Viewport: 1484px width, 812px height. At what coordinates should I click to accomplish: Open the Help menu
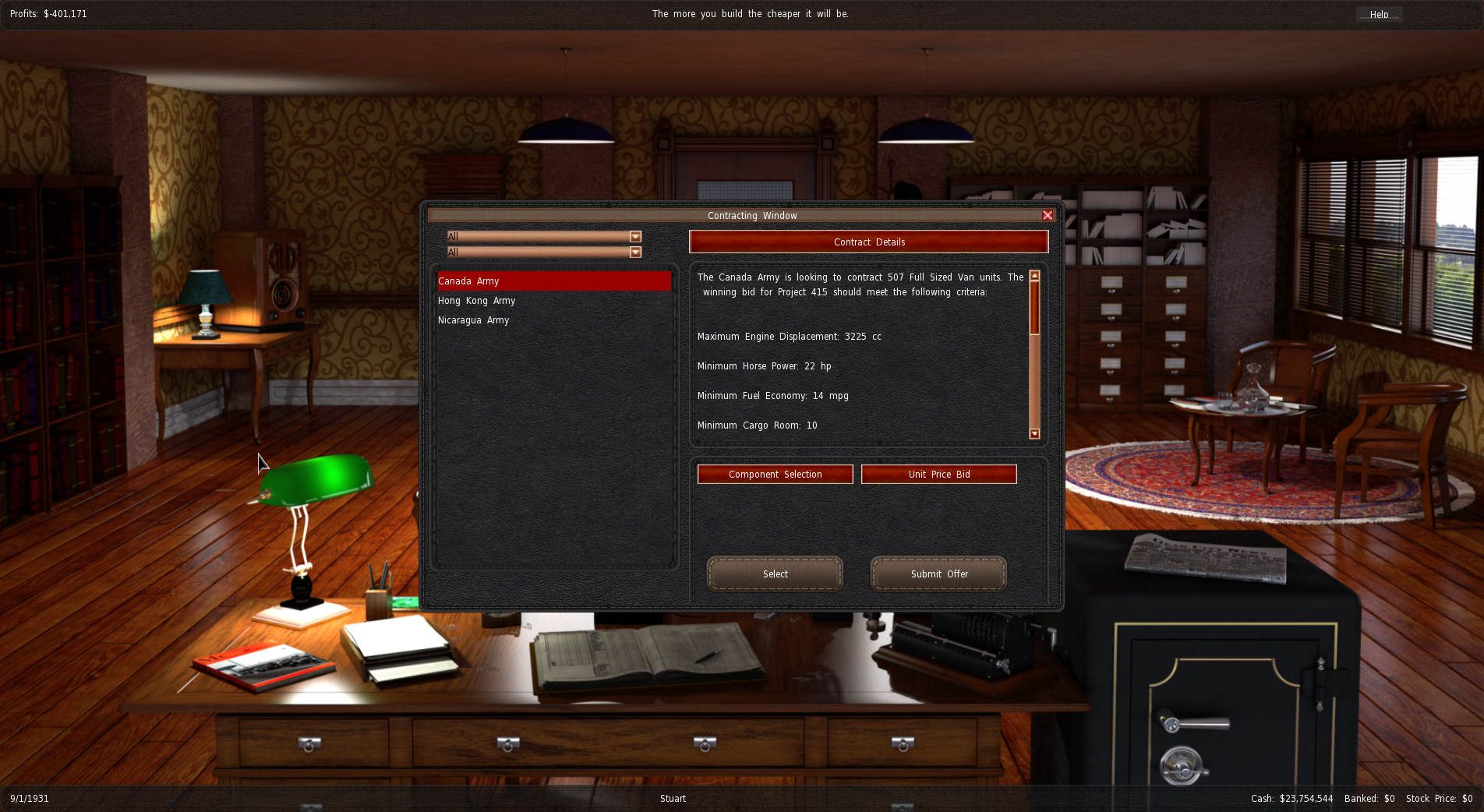point(1379,14)
